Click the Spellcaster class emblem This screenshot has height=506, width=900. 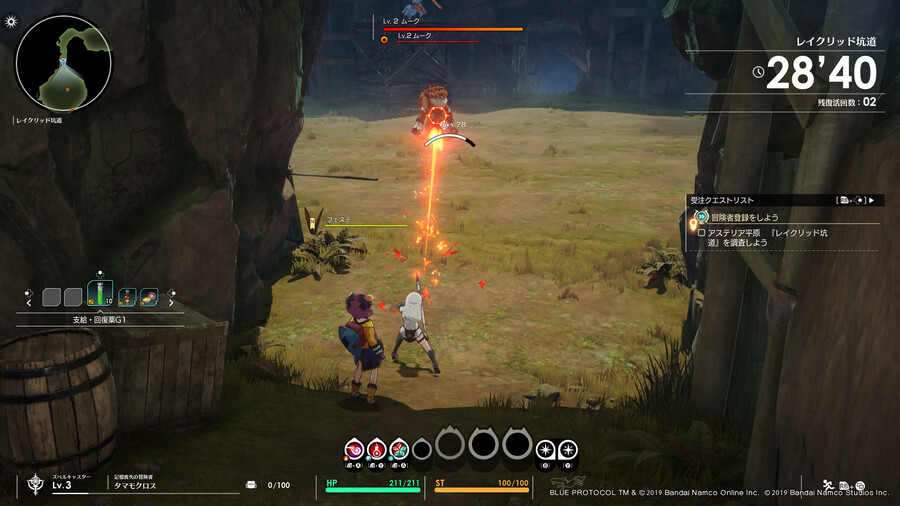pos(35,484)
